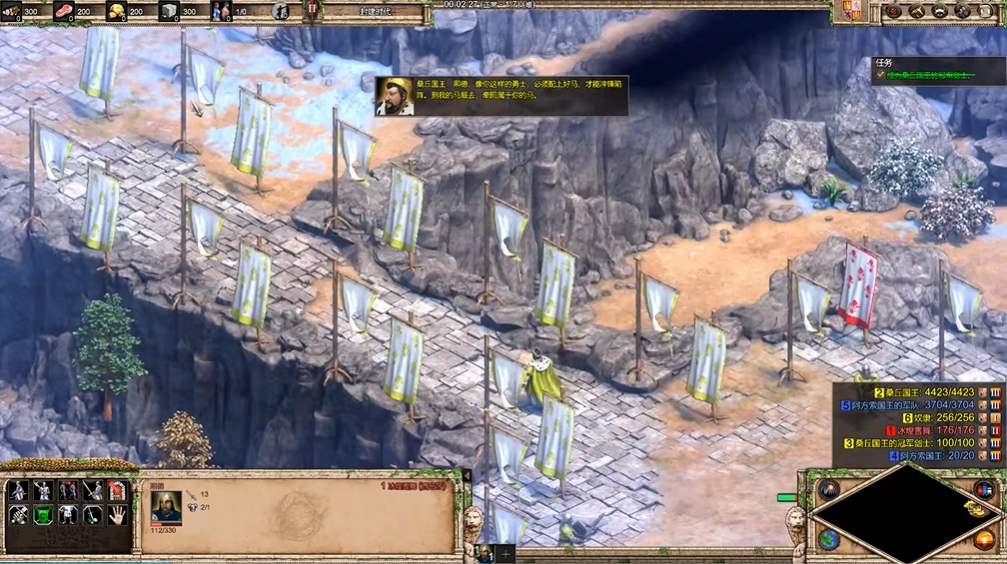This screenshot has width=1007, height=564.
Task: Choose the garrison command with red arrow
Action: click(117, 490)
